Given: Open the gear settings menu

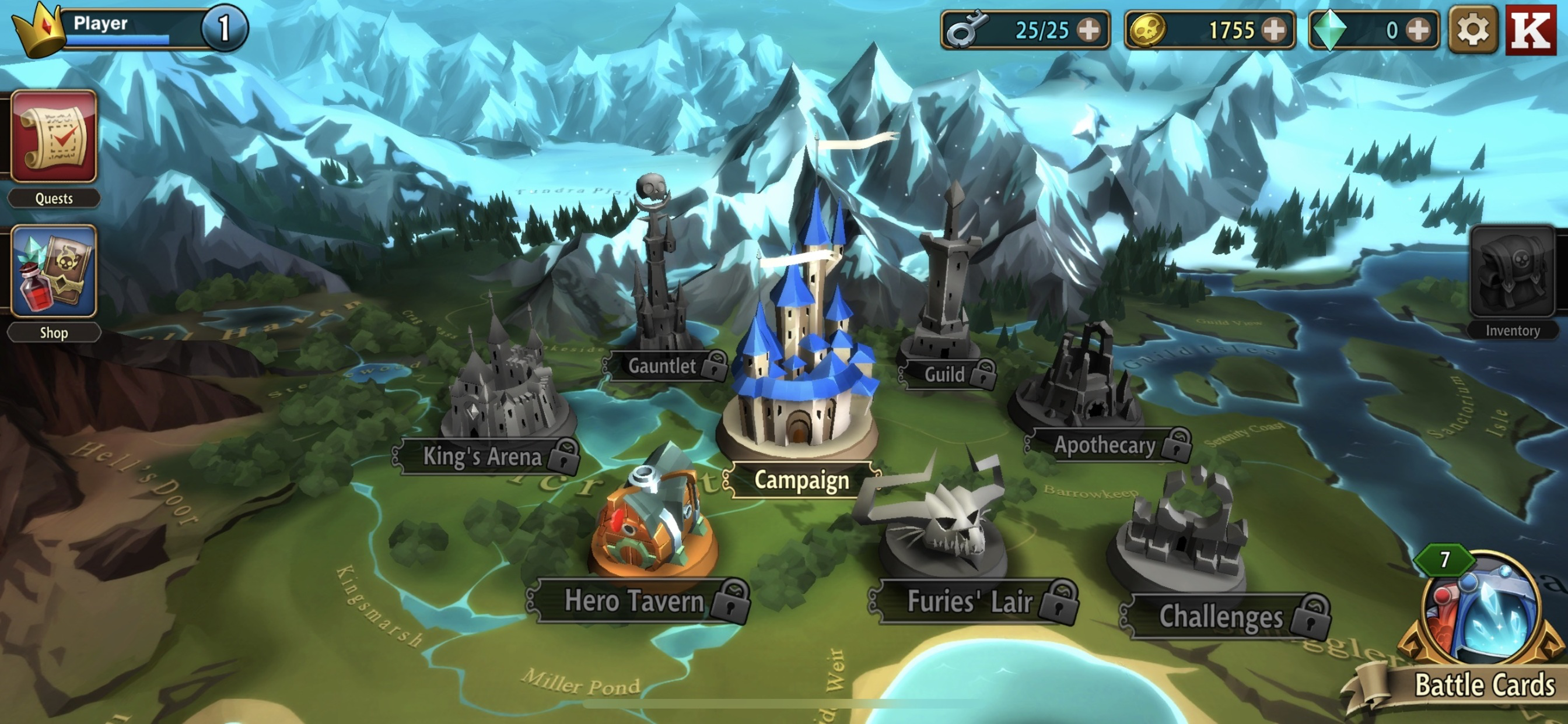Looking at the screenshot, I should (1472, 29).
